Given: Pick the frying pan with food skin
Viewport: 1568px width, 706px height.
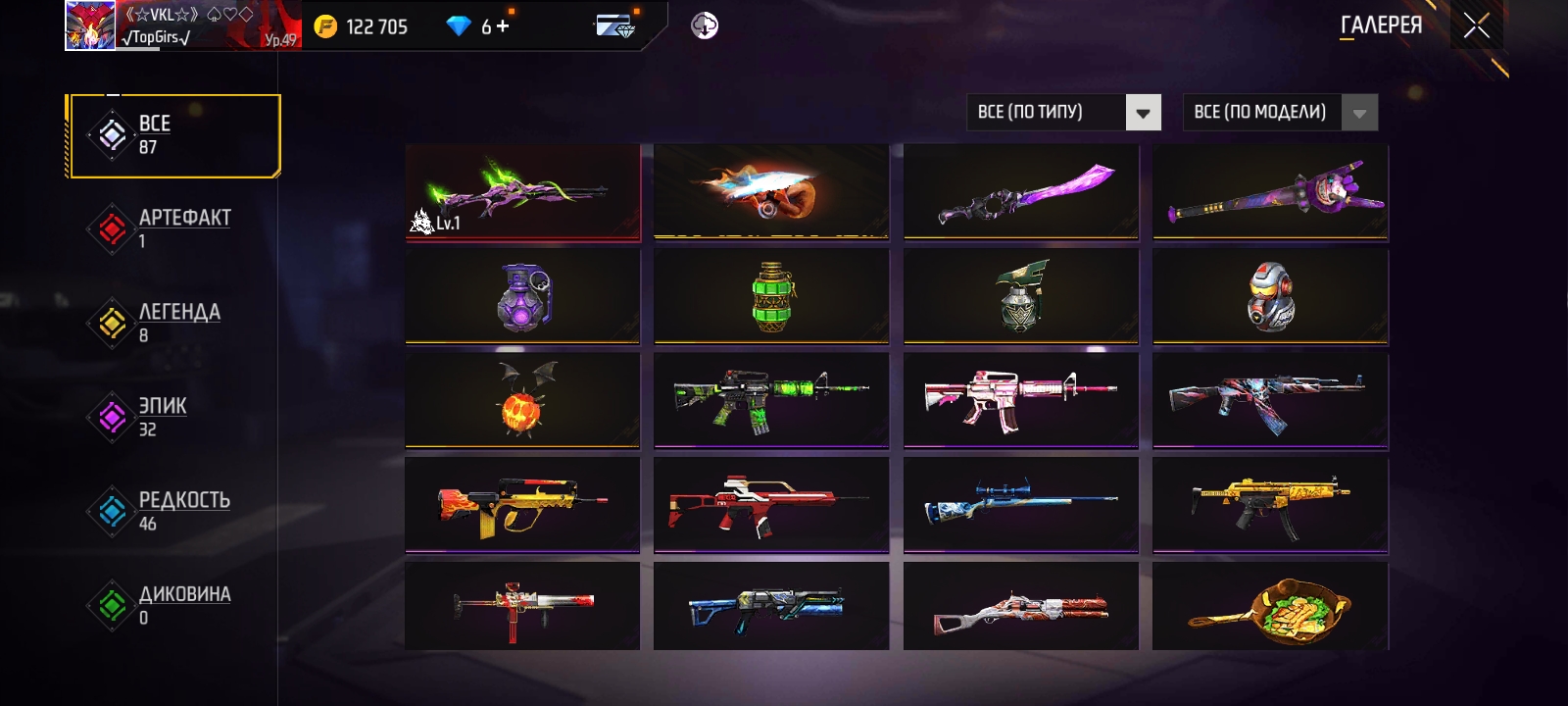Looking at the screenshot, I should point(1270,606).
